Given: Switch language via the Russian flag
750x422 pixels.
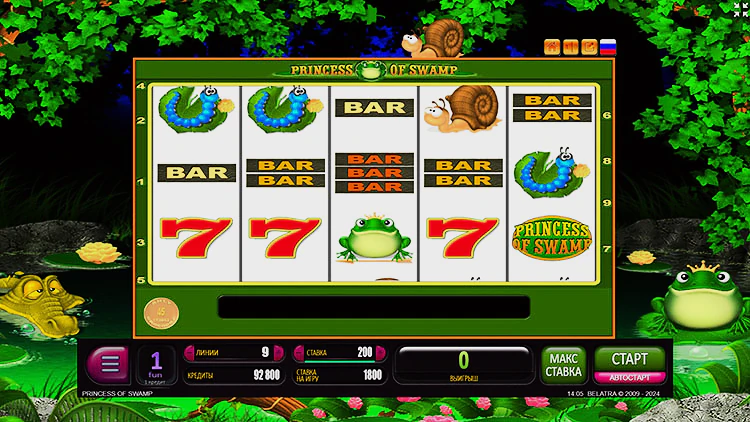Looking at the screenshot, I should (607, 46).
